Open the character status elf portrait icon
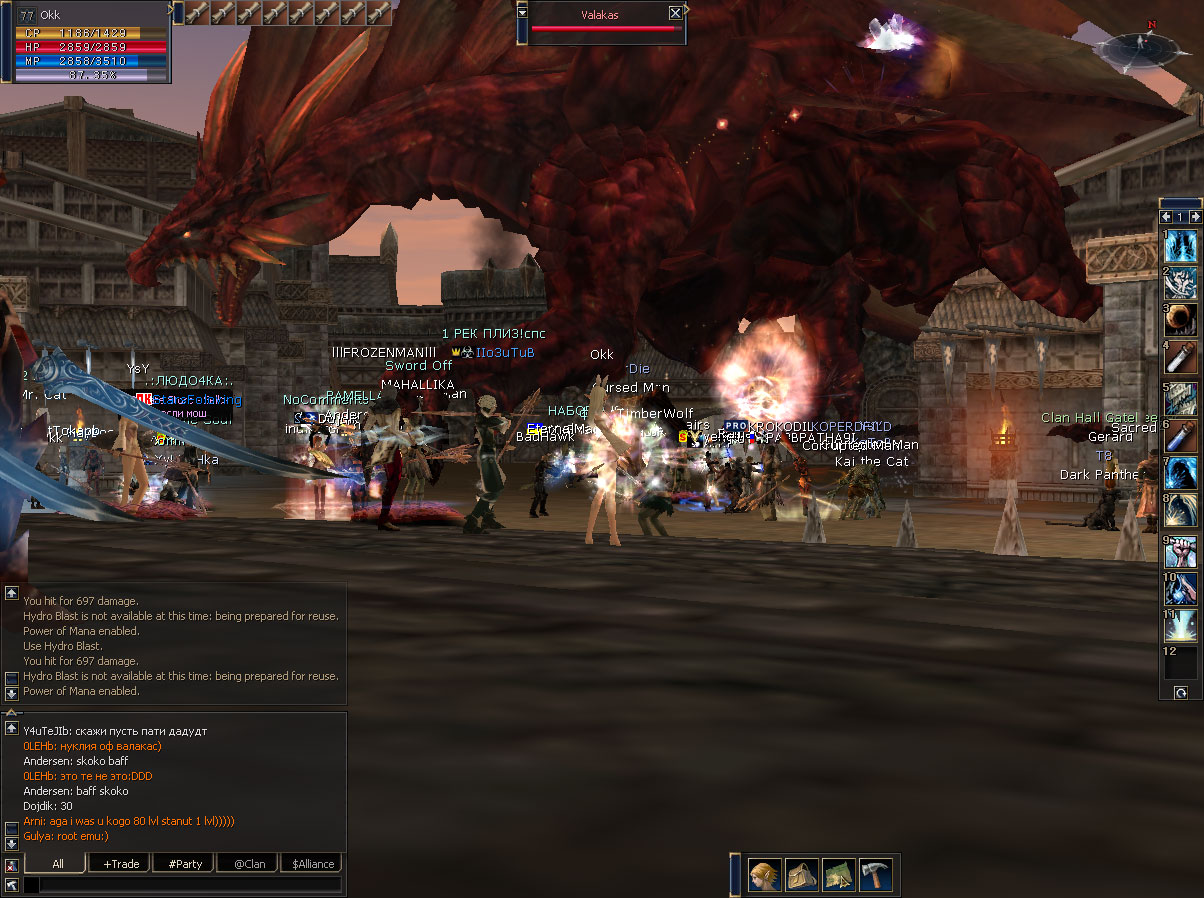Image resolution: width=1204 pixels, height=898 pixels. (x=765, y=876)
